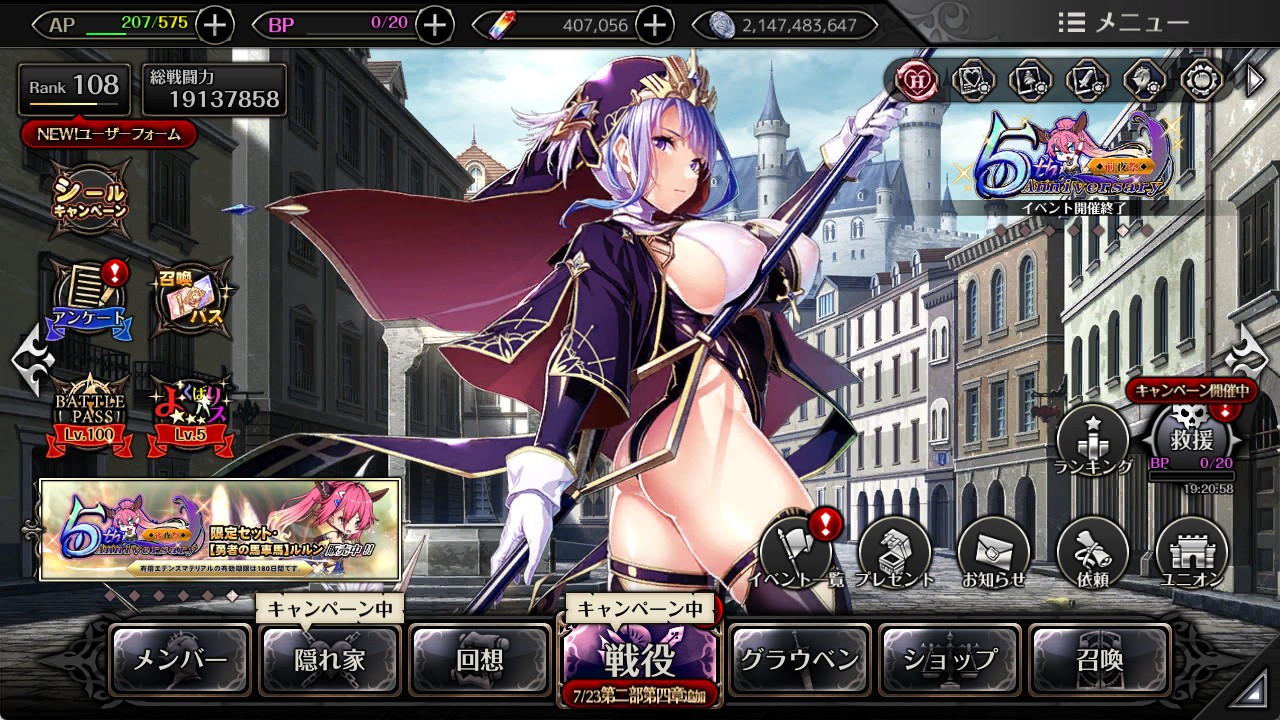Image resolution: width=1280 pixels, height=720 pixels.
Task: Buy more rainbow gems via plus
Action: [x=654, y=25]
